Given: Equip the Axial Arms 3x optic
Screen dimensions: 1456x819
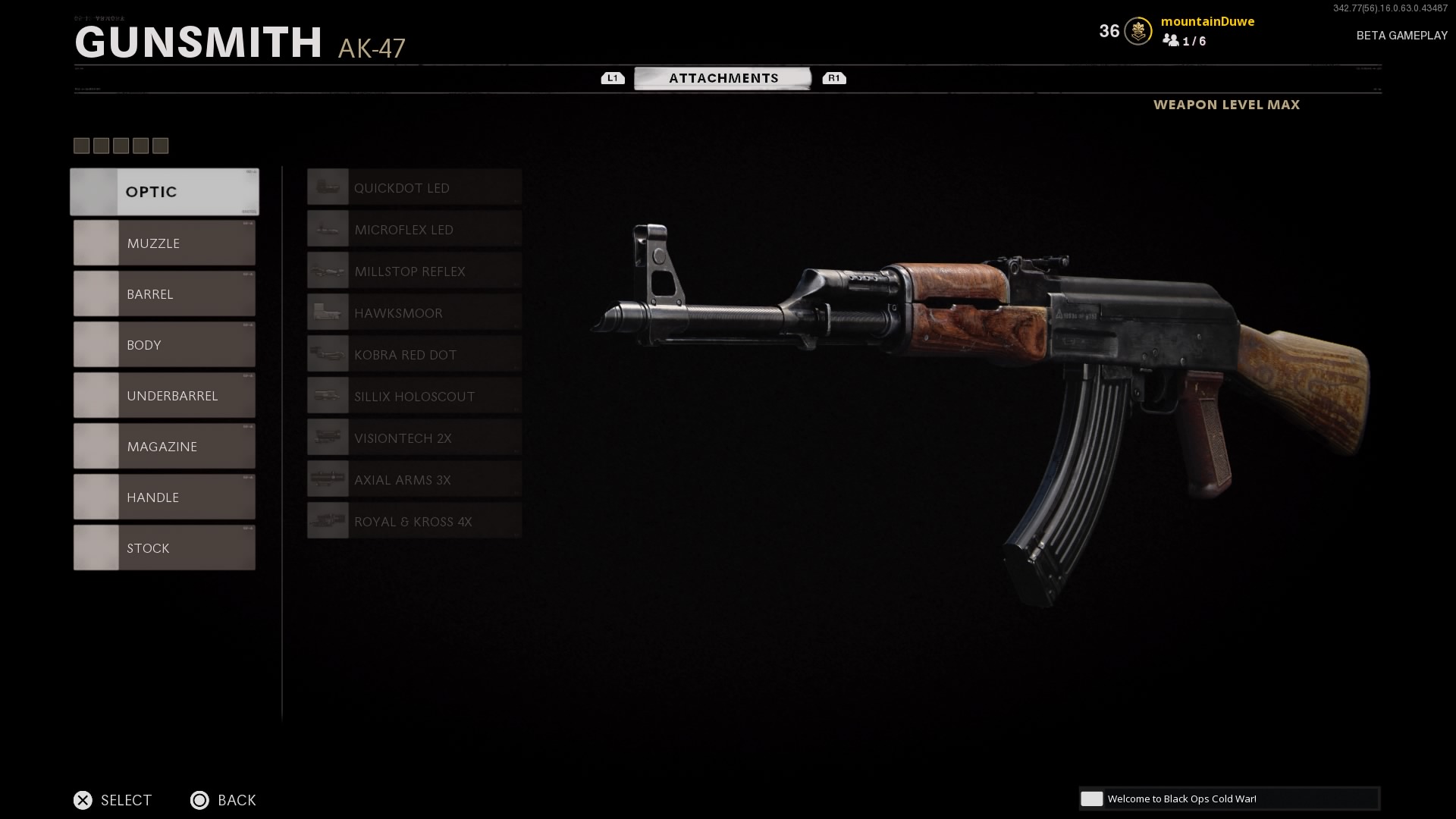Looking at the screenshot, I should coord(414,480).
